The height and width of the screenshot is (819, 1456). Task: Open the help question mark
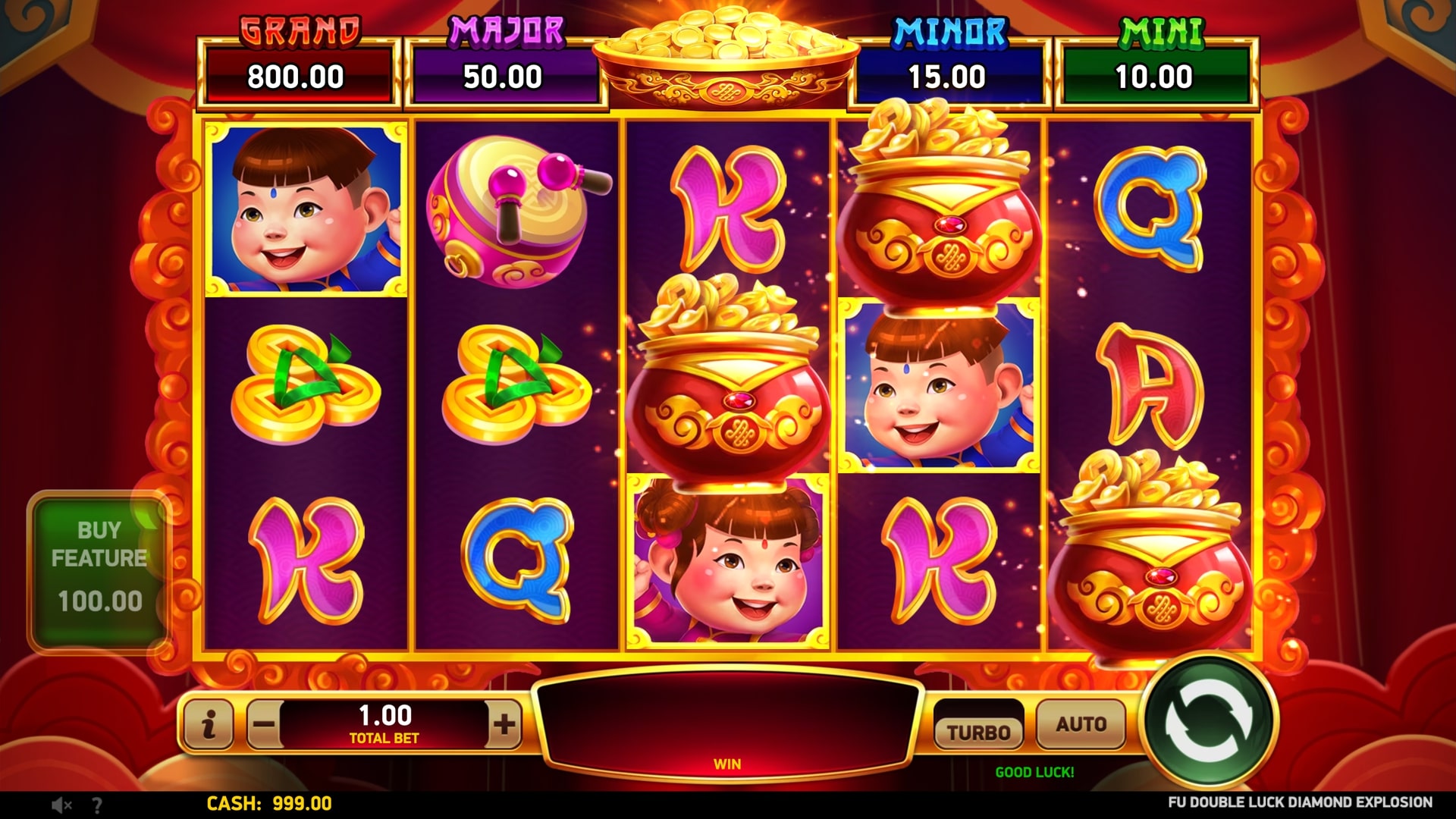(x=97, y=805)
